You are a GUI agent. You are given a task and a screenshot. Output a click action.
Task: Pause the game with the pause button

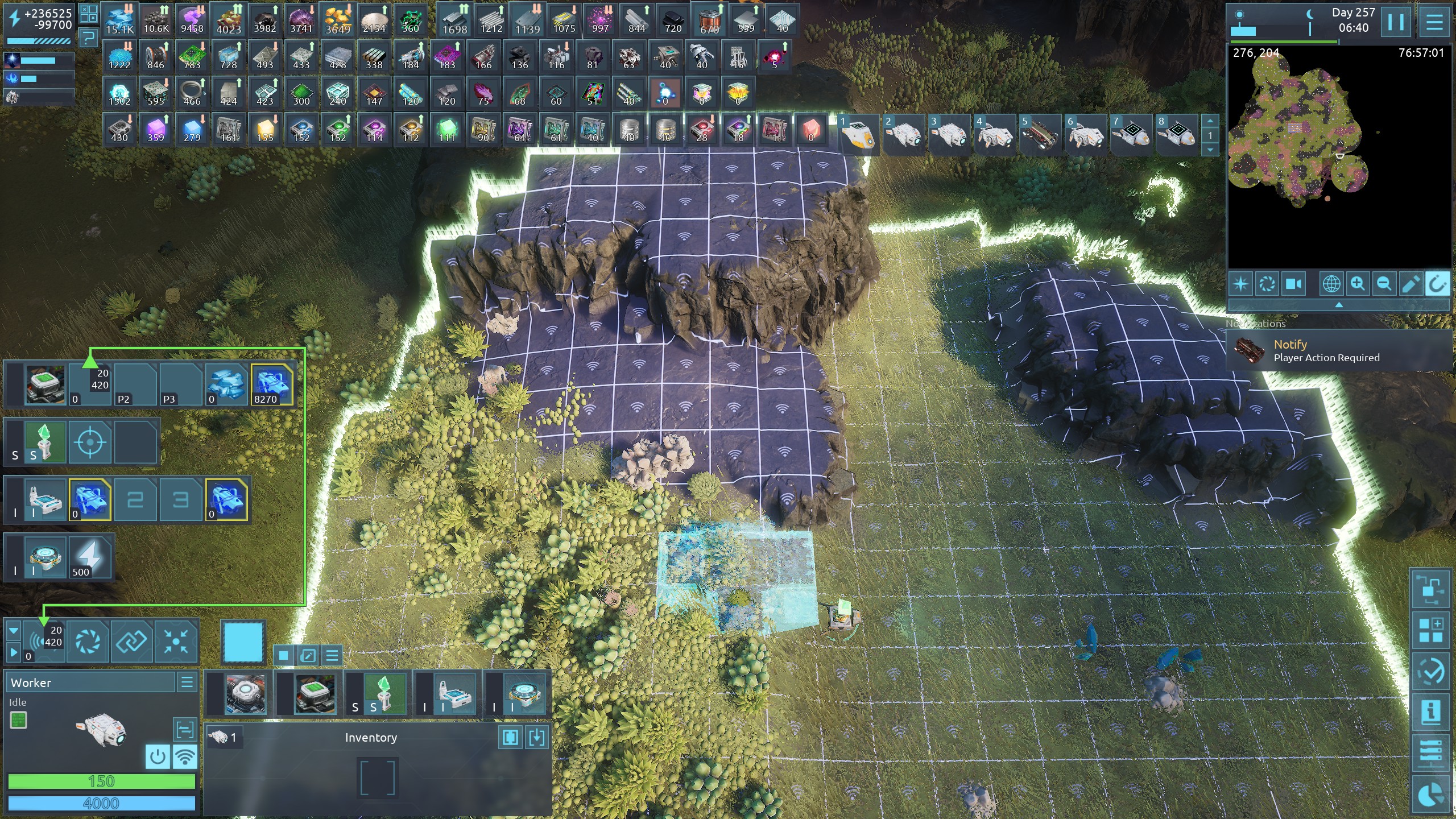point(1396,22)
